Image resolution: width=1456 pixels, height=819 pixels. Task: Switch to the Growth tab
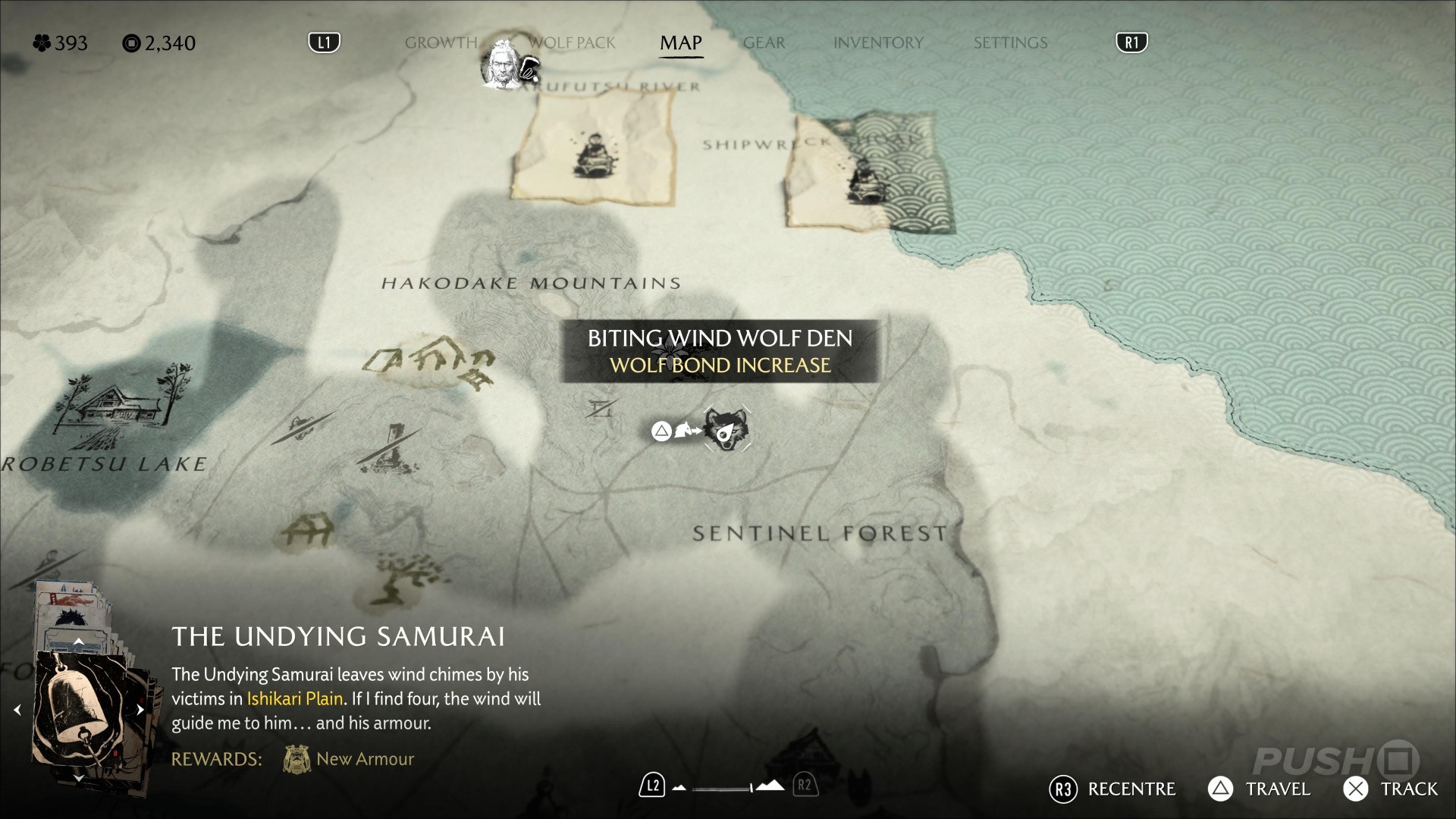pyautogui.click(x=441, y=43)
